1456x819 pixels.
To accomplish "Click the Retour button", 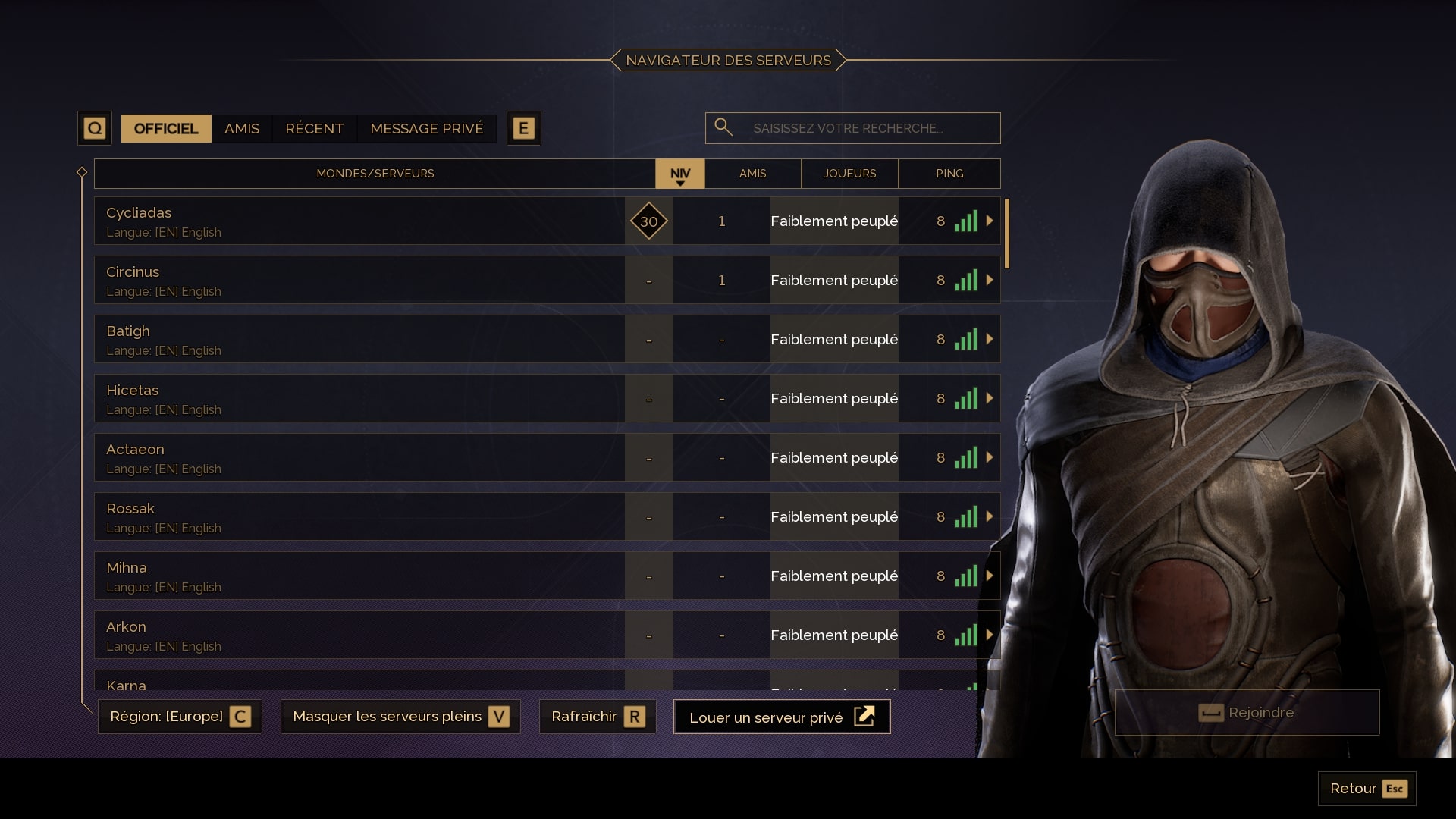I will pos(1366,788).
